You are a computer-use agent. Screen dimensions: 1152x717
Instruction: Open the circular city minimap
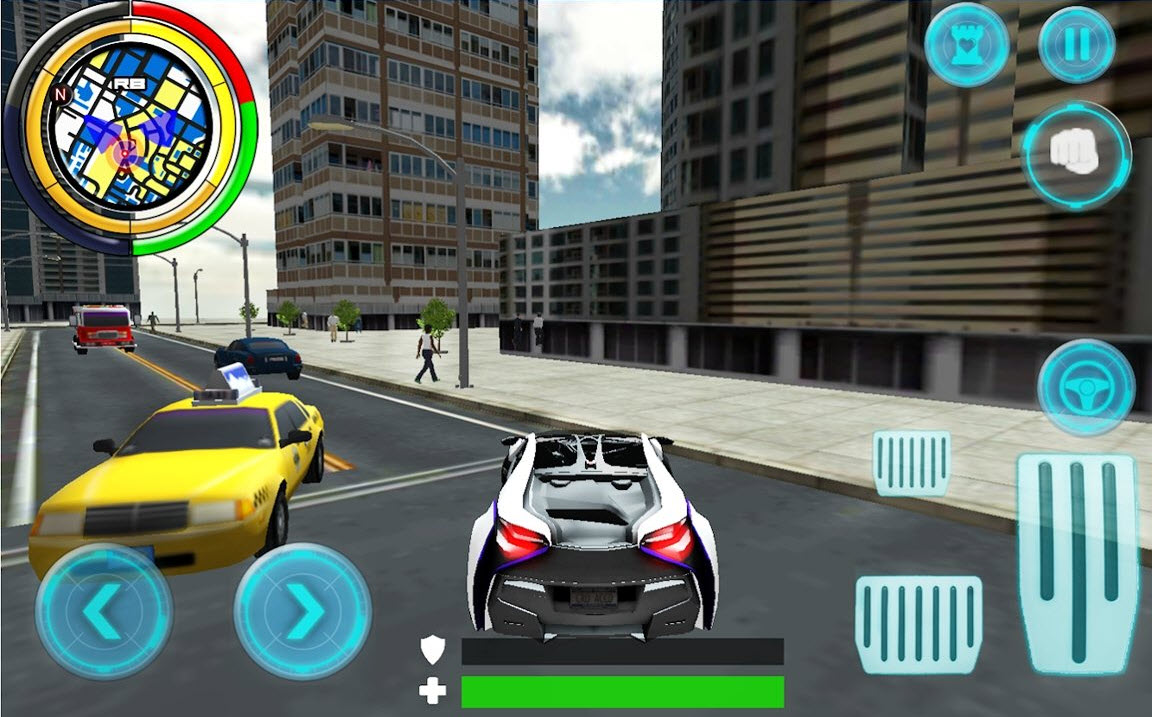128,130
